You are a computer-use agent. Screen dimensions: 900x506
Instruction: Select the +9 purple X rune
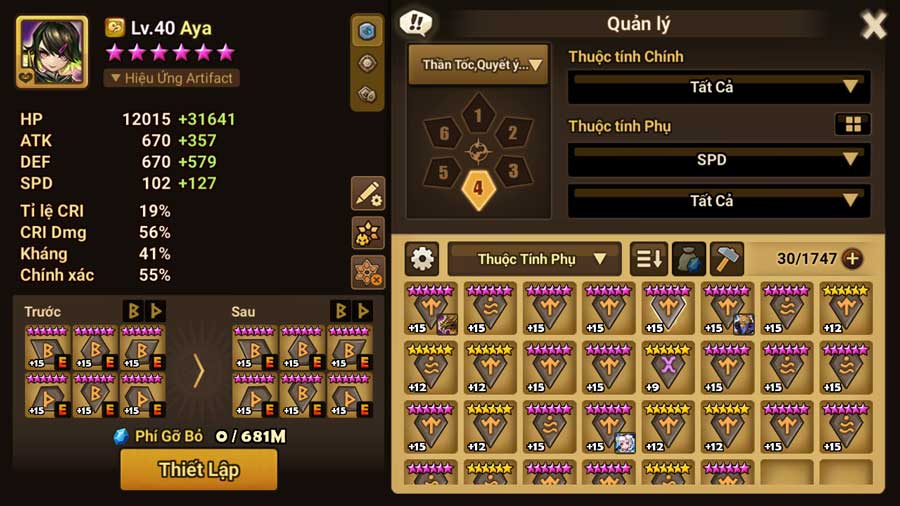pos(668,366)
